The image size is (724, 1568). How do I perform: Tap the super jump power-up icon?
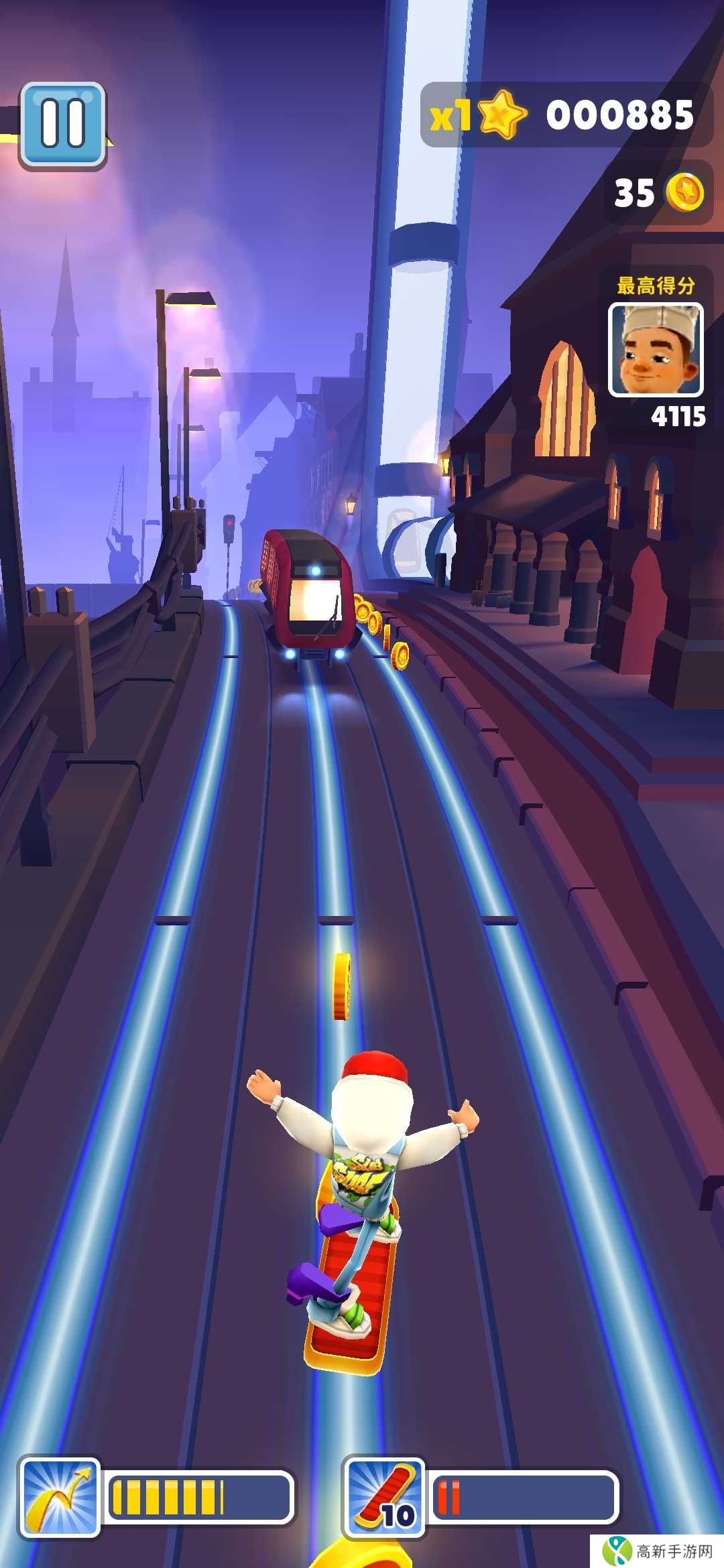pyautogui.click(x=60, y=1498)
